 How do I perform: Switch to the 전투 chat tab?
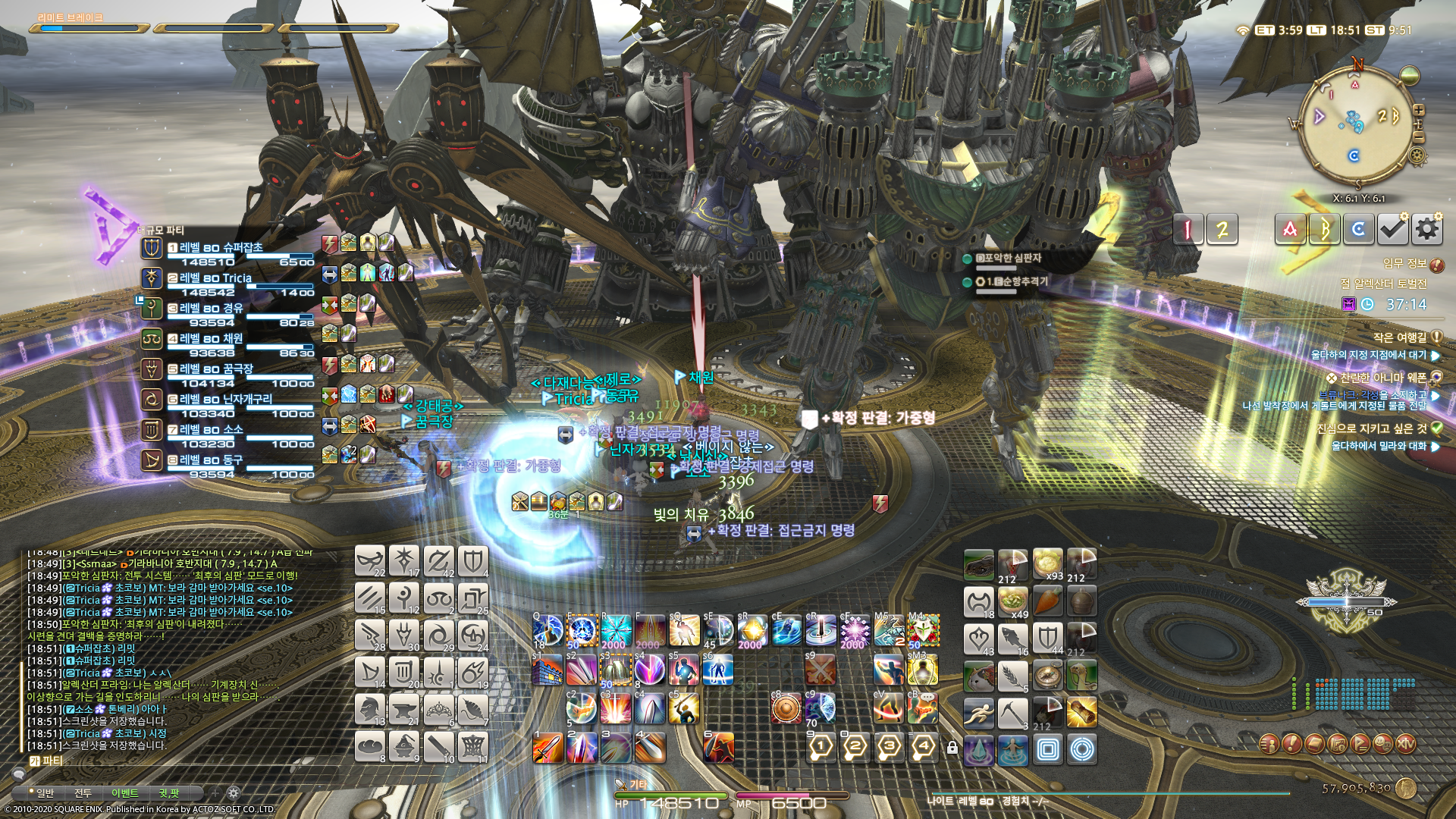(x=83, y=793)
